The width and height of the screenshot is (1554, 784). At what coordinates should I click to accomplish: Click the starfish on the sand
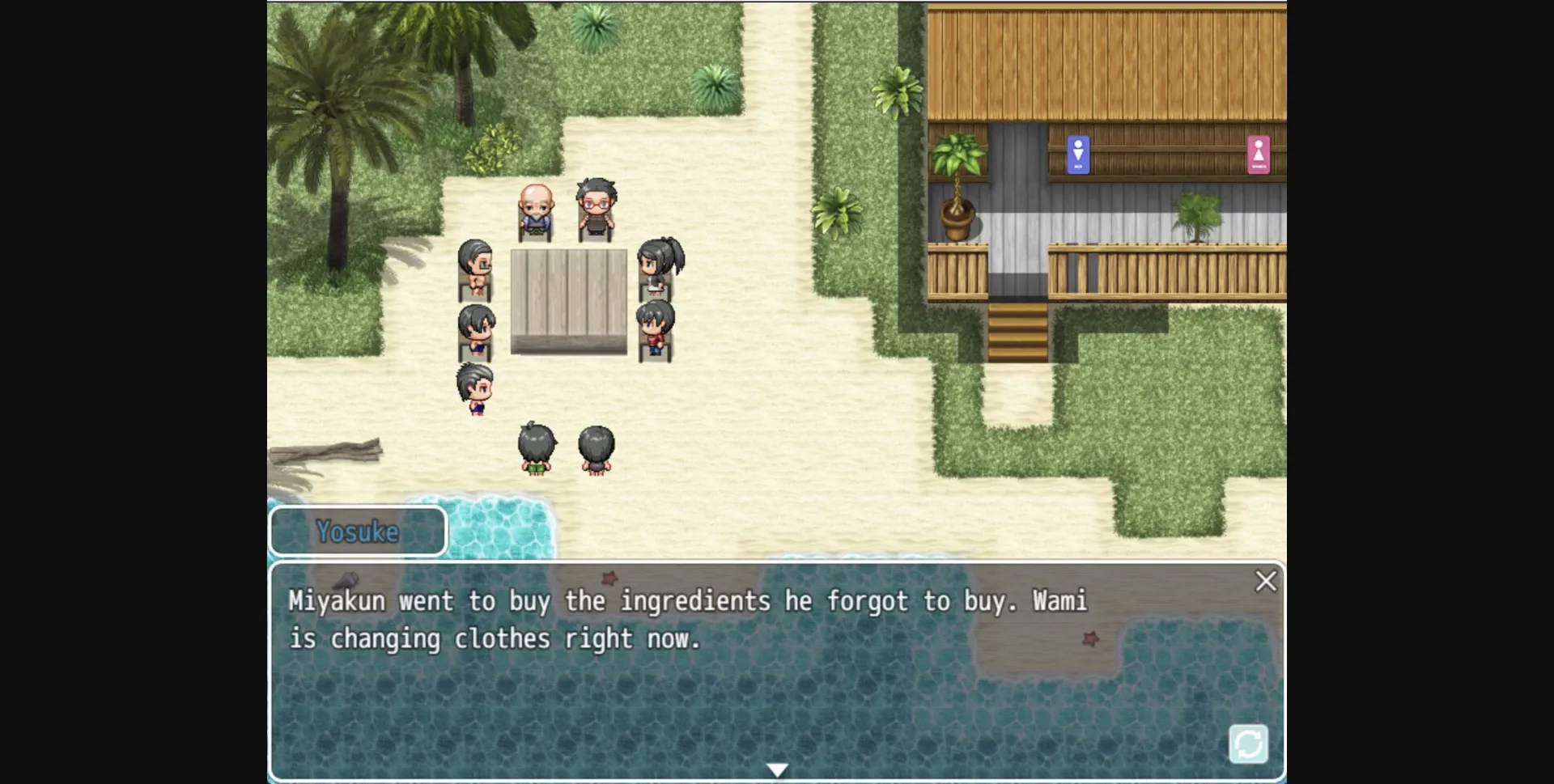[1092, 640]
